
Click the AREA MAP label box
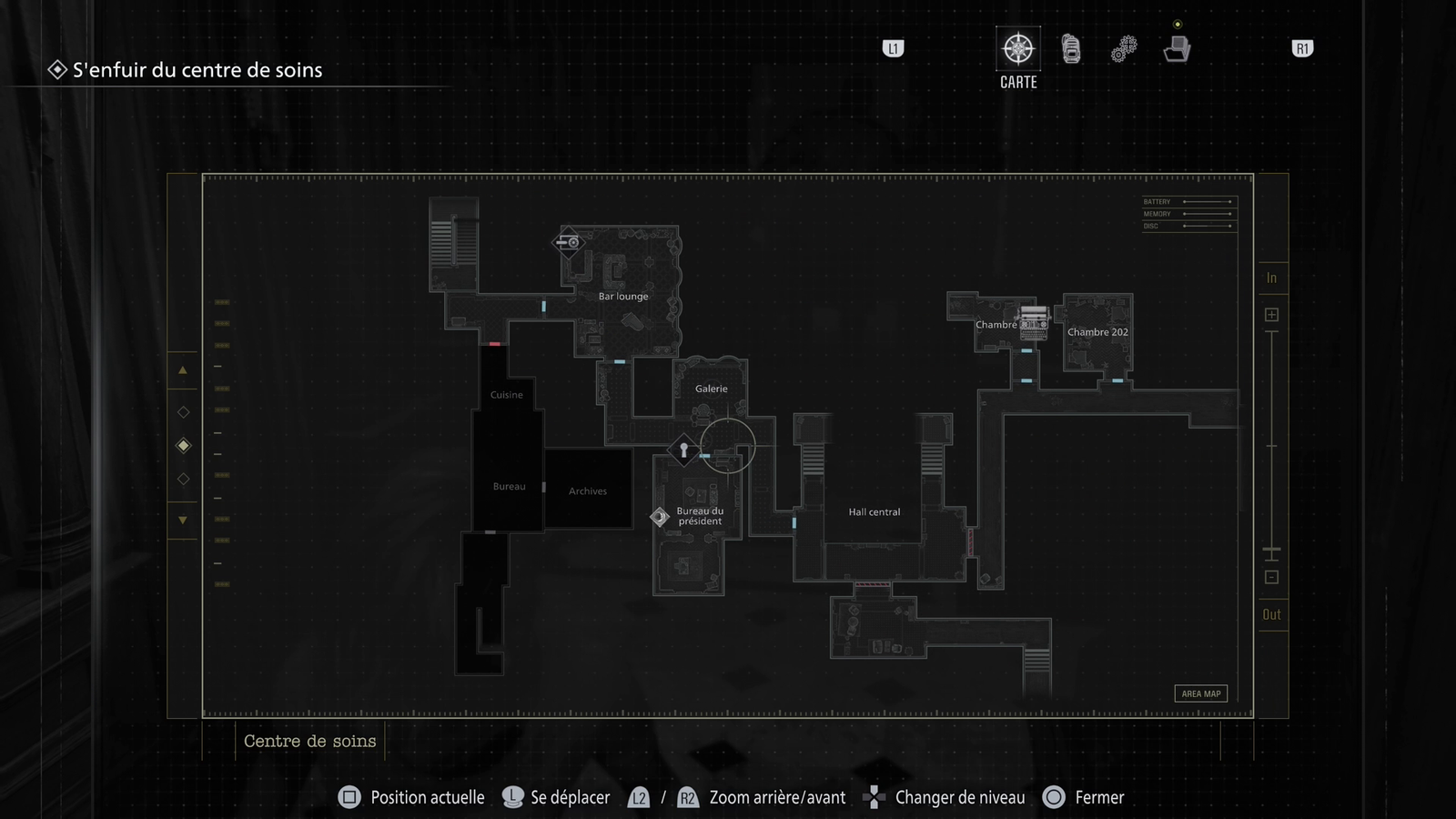click(x=1200, y=693)
